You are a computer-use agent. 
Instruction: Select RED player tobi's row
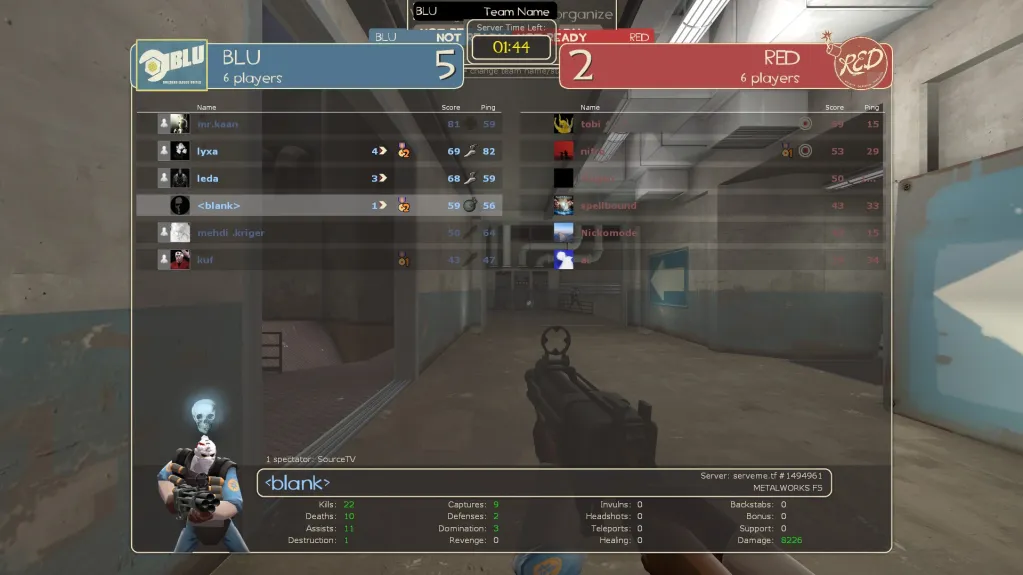pyautogui.click(x=700, y=124)
